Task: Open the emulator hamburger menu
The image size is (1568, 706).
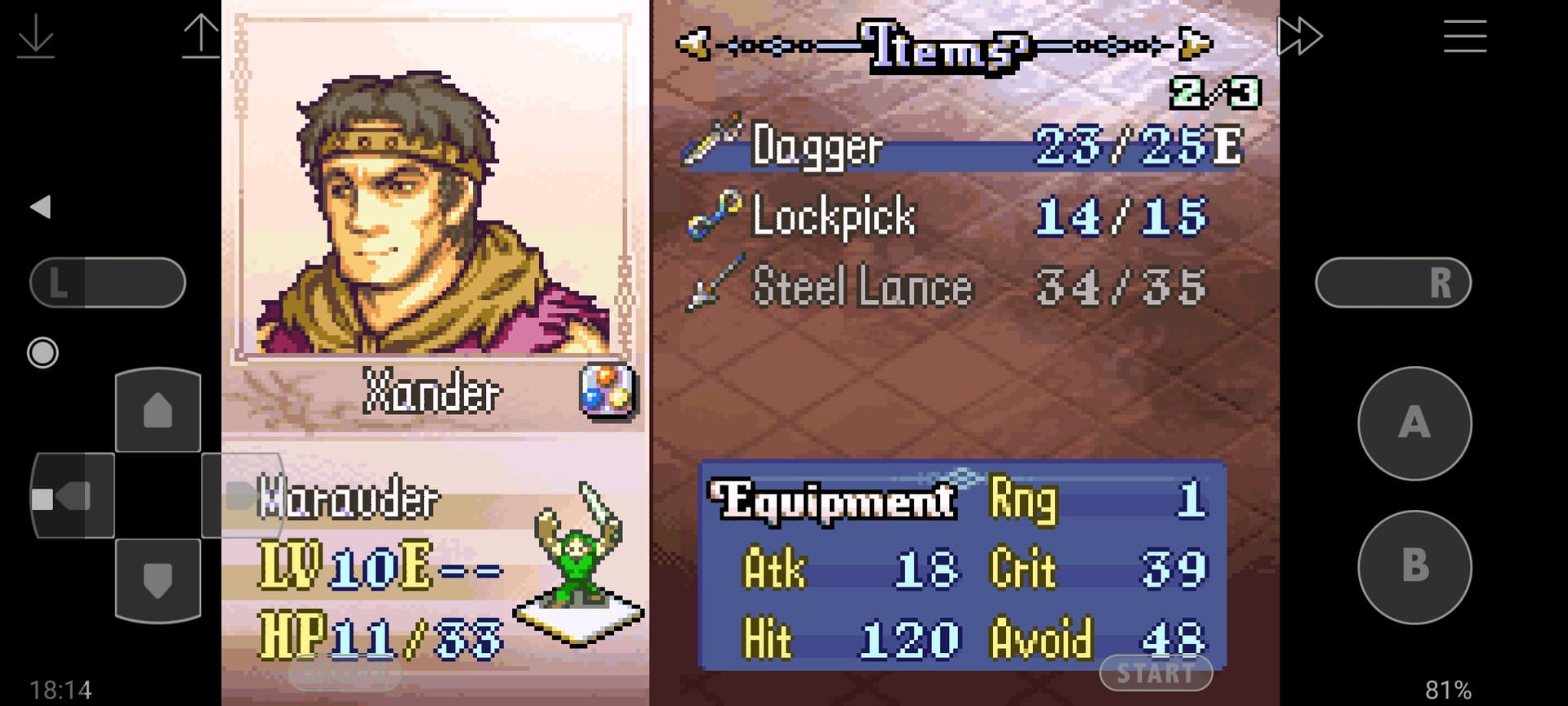Action: point(1464,37)
